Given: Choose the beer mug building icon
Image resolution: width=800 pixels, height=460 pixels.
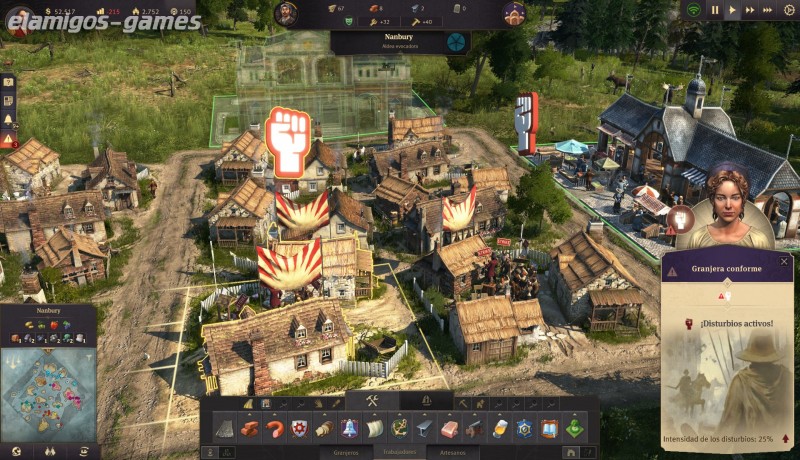Looking at the screenshot, I should pos(500,428).
